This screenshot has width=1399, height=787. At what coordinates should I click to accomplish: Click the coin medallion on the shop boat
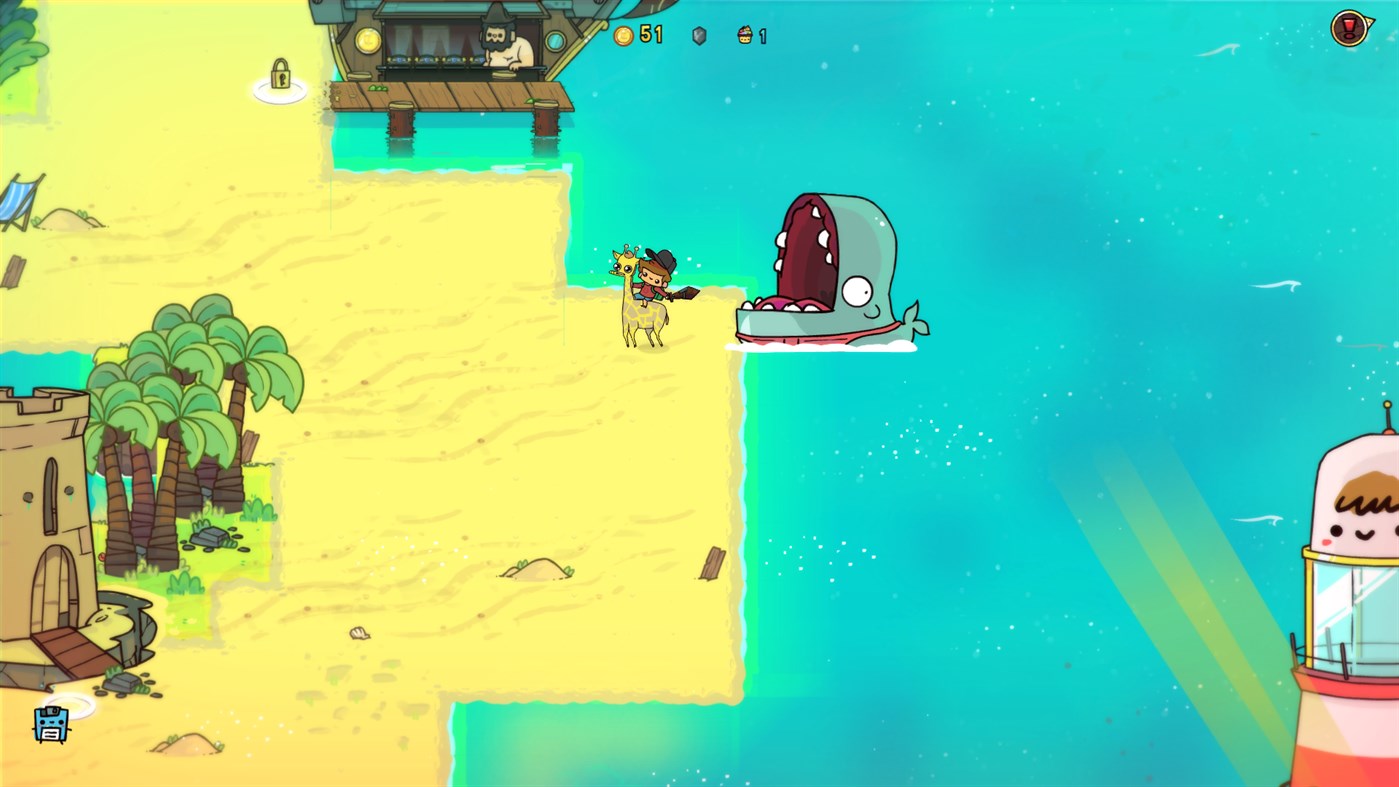(366, 42)
